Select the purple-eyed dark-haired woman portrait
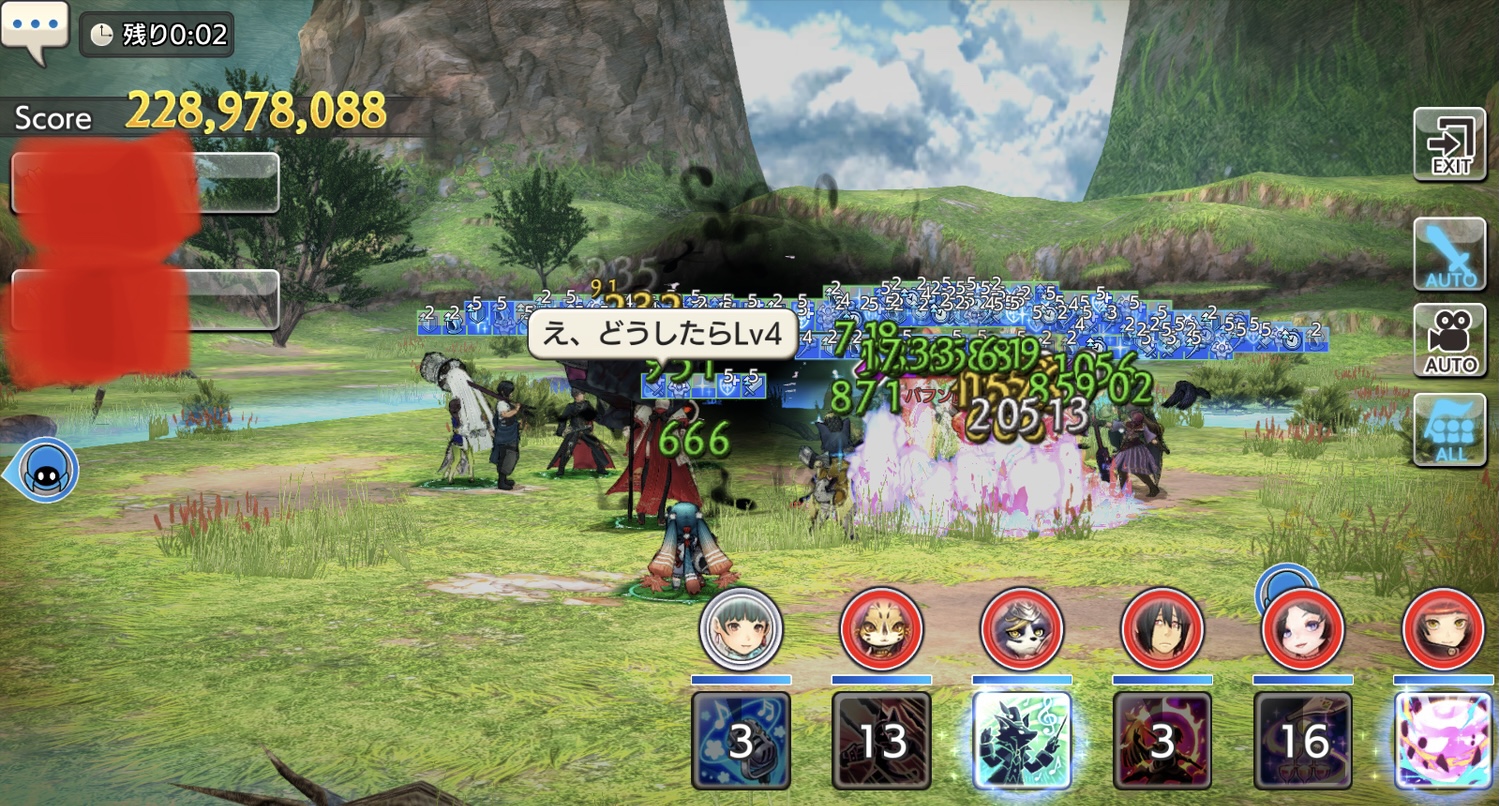Screen dimensions: 1499x806 click(x=1303, y=629)
